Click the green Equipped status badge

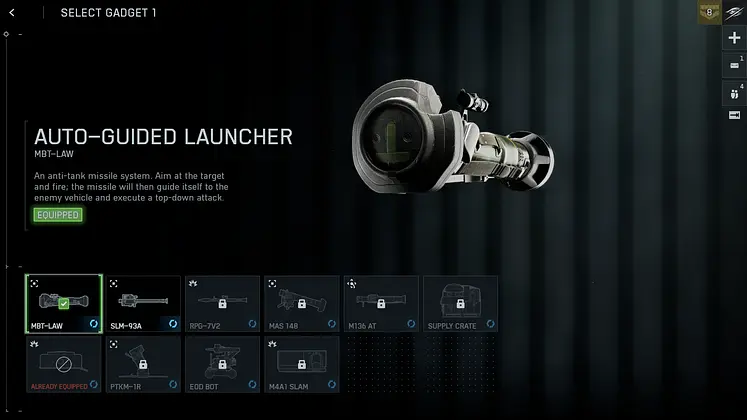[x=57, y=215]
